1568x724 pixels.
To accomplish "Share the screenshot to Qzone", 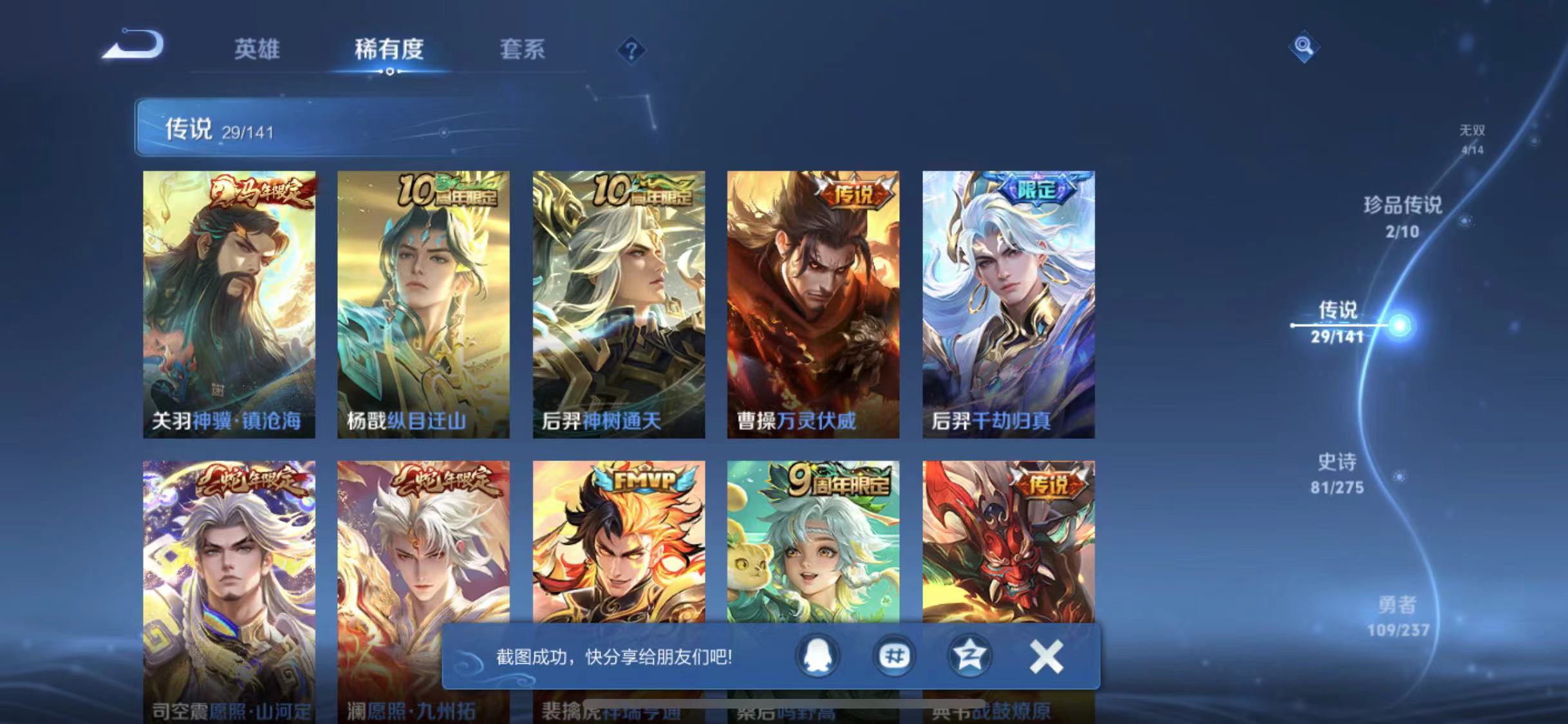I will click(x=969, y=658).
